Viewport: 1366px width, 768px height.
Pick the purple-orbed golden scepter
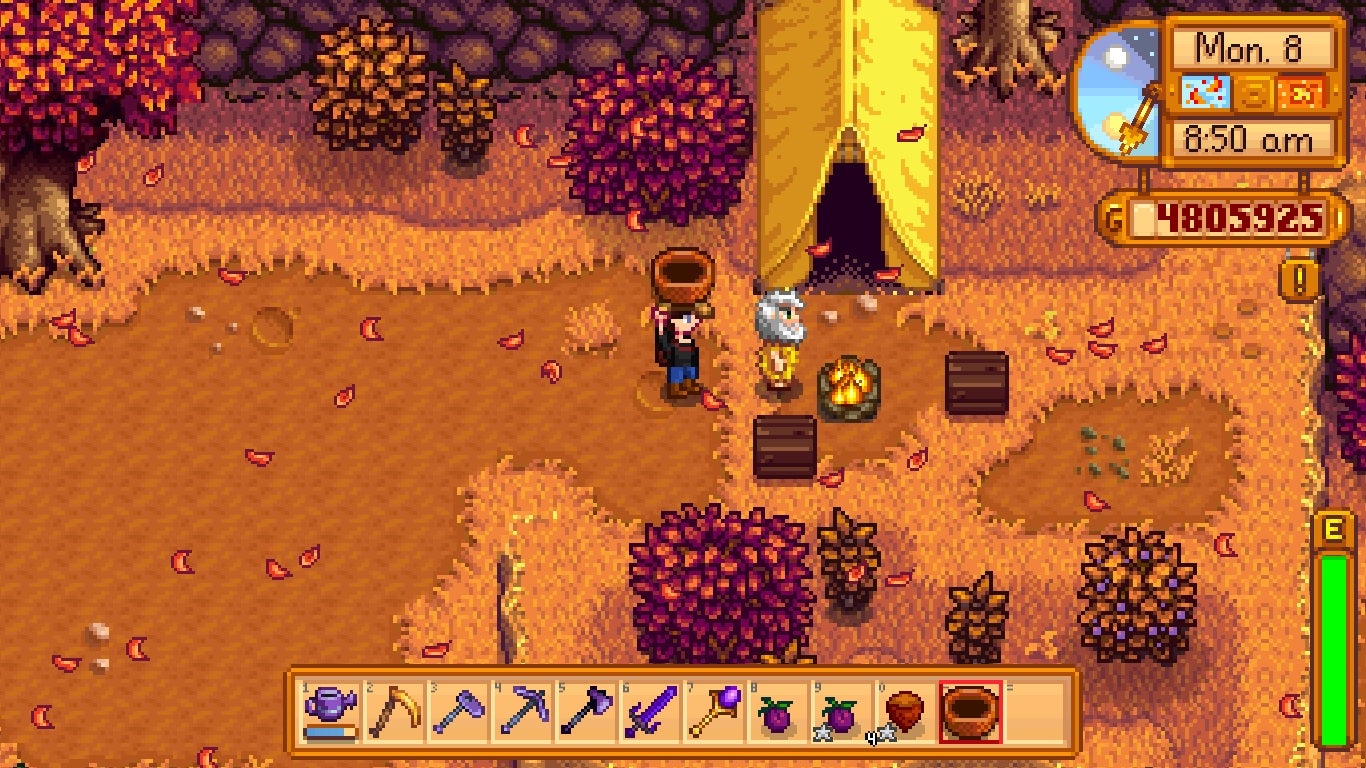(714, 711)
